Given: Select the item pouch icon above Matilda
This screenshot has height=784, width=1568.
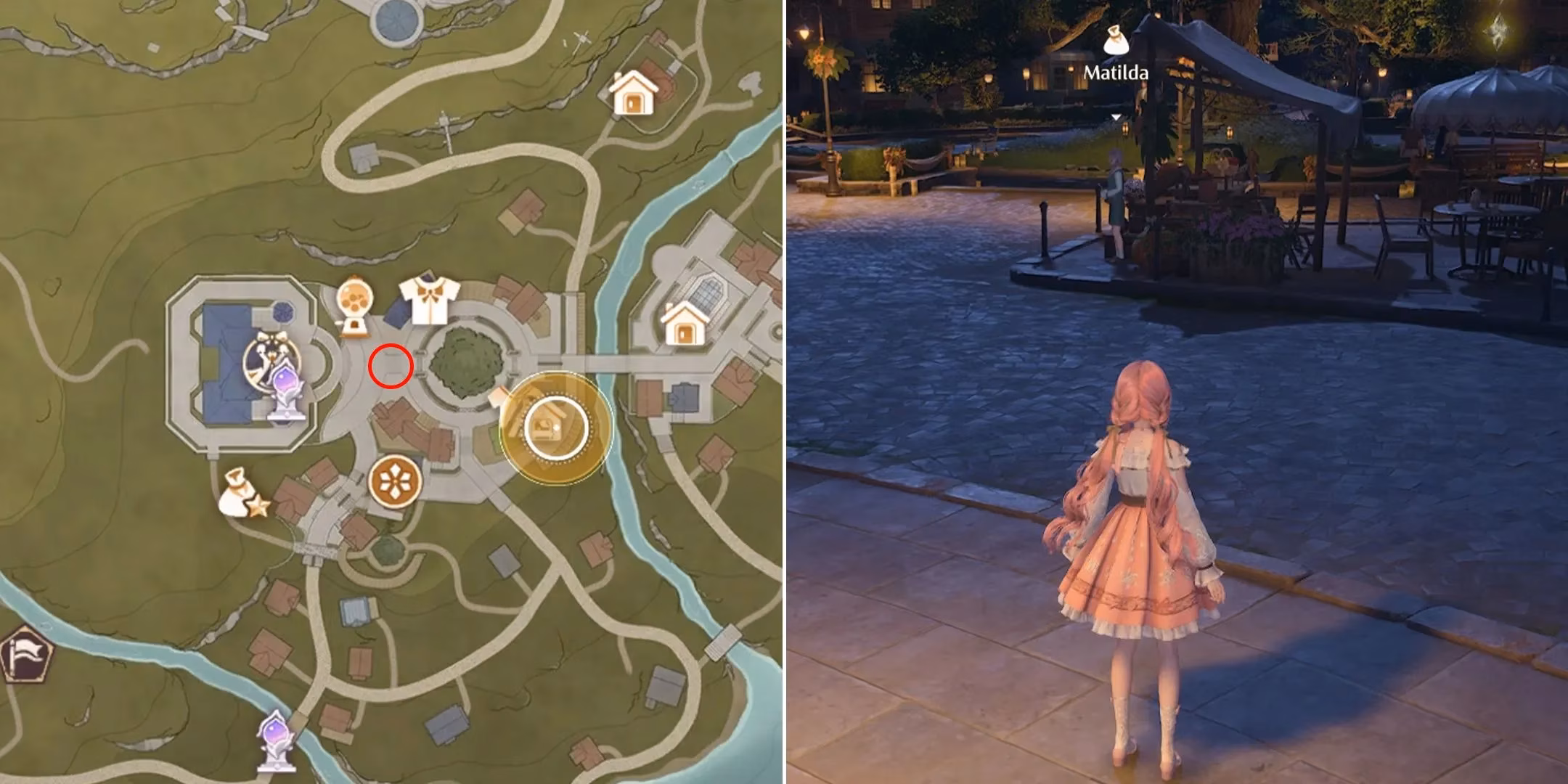Looking at the screenshot, I should 1116,40.
